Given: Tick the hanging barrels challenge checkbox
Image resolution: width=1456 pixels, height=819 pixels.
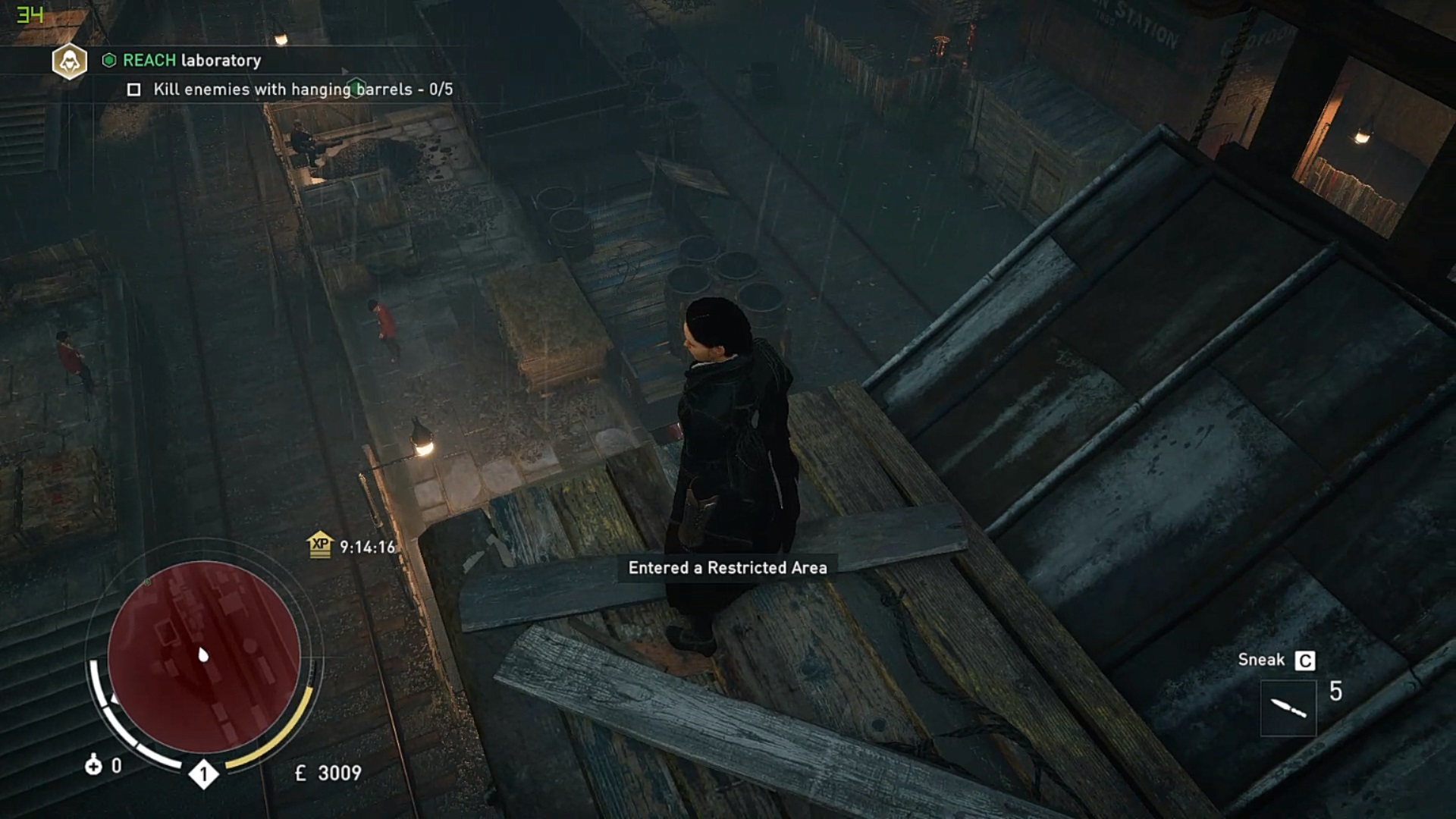Looking at the screenshot, I should coord(134,90).
